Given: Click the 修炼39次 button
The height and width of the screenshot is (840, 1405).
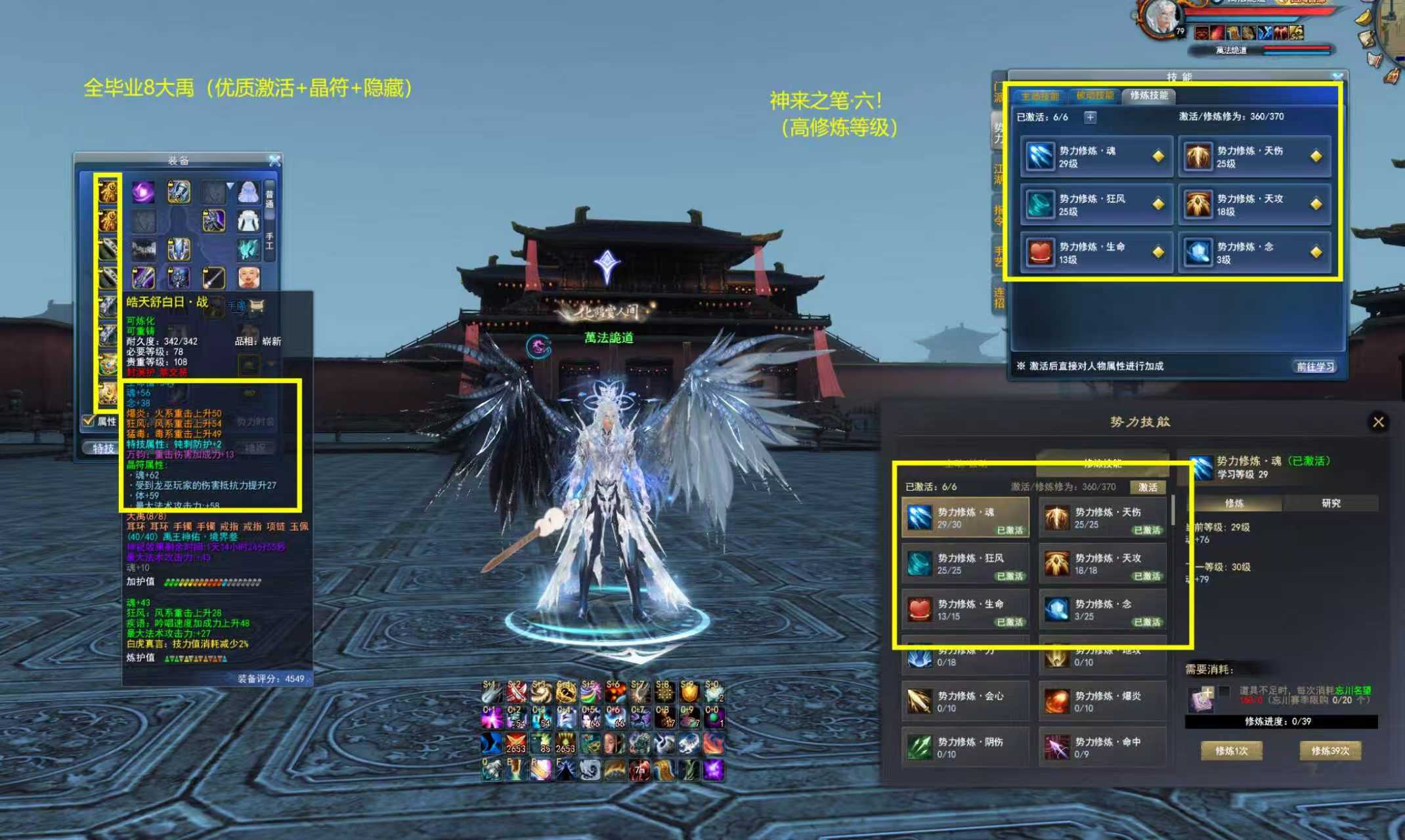Looking at the screenshot, I should click(1330, 751).
